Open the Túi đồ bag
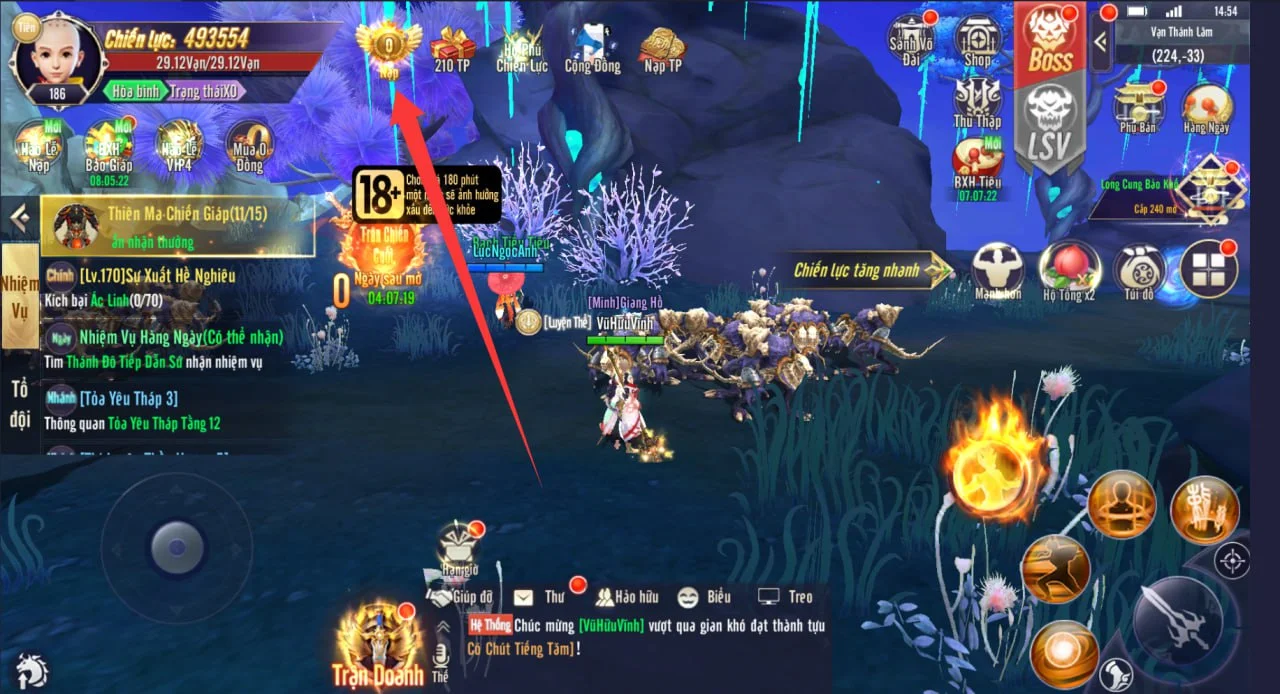Image resolution: width=1280 pixels, height=694 pixels. click(x=1139, y=270)
